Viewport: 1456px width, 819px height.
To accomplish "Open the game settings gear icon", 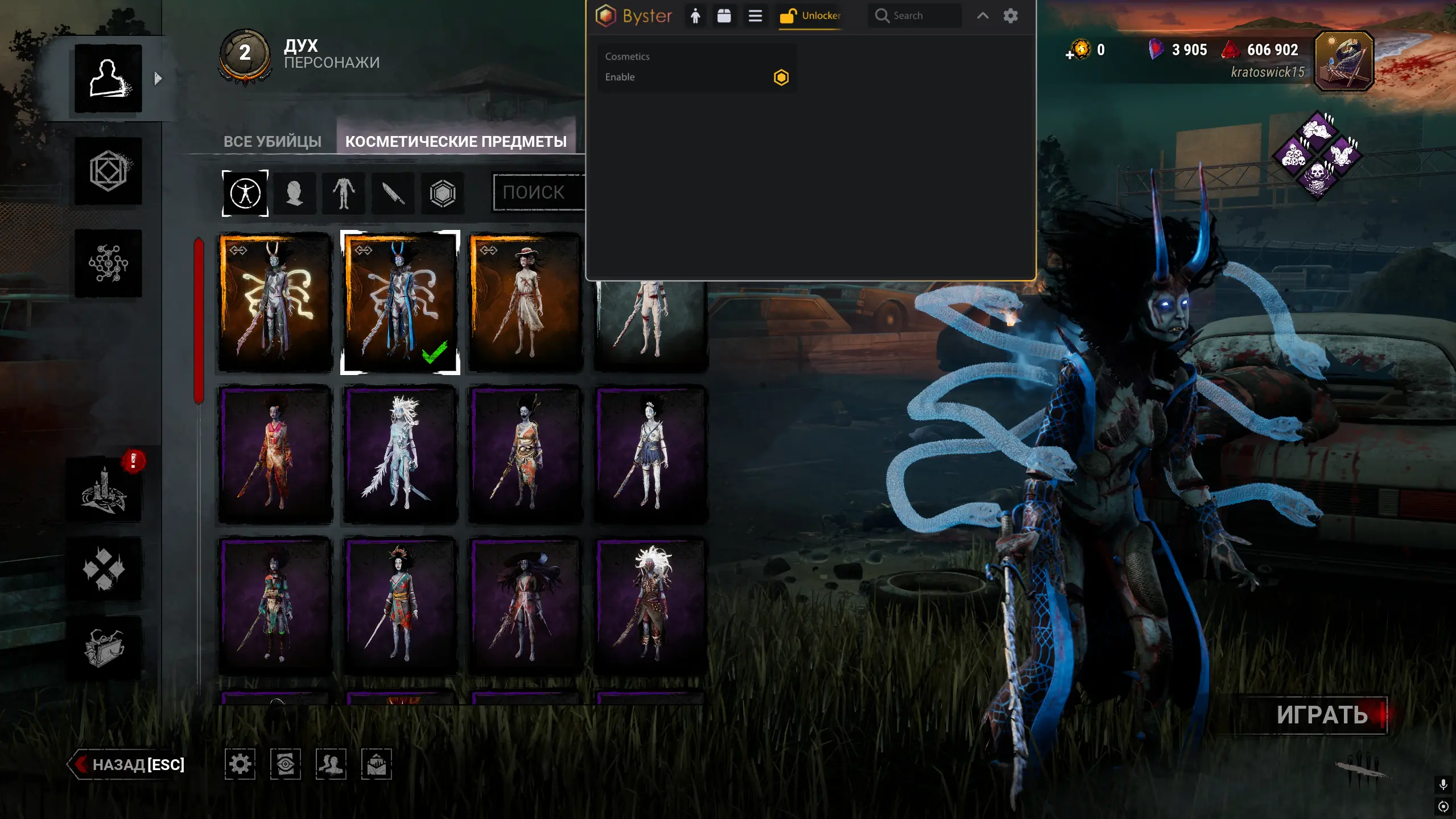I will click(240, 764).
